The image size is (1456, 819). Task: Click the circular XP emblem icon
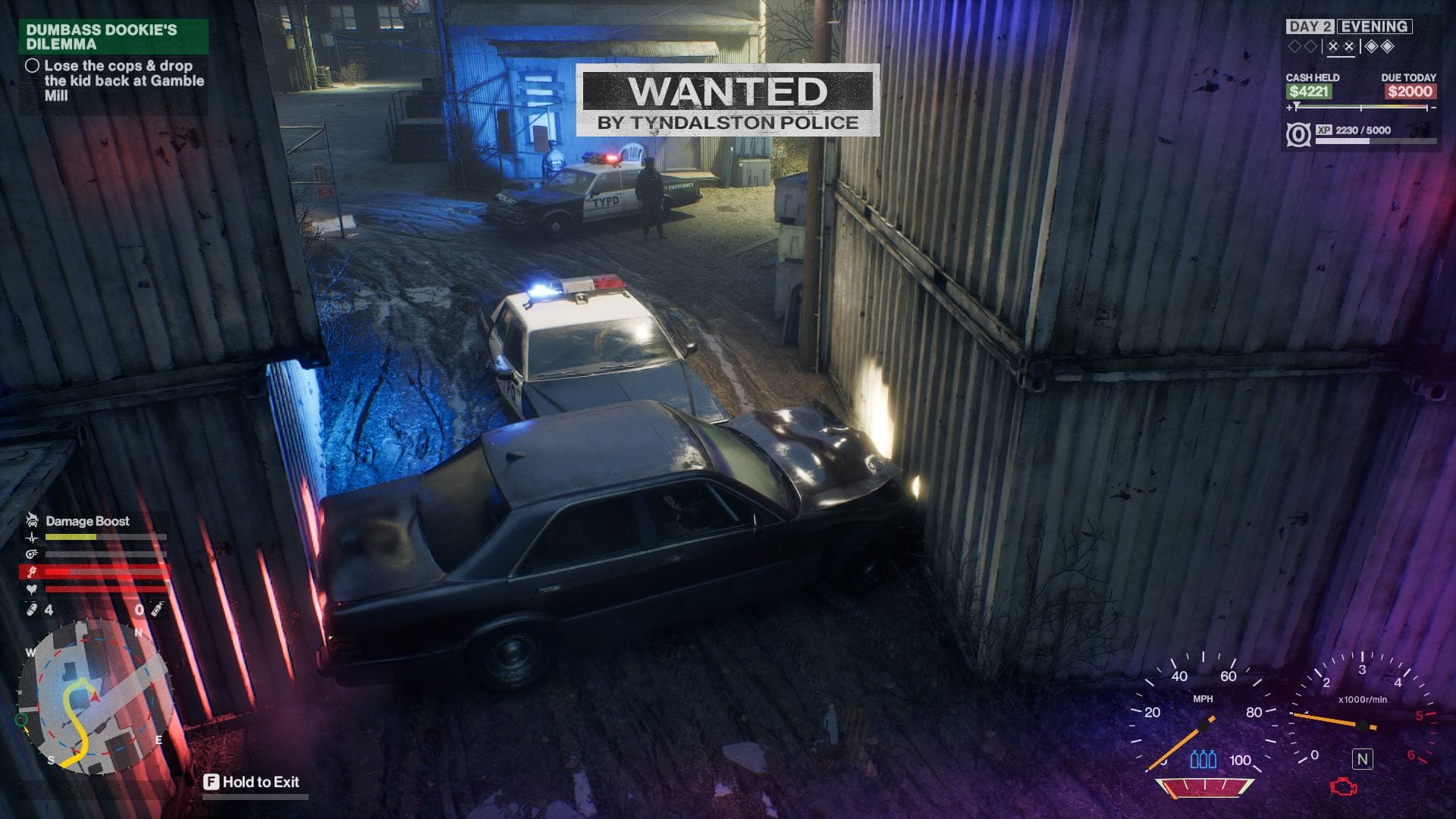pyautogui.click(x=1299, y=135)
